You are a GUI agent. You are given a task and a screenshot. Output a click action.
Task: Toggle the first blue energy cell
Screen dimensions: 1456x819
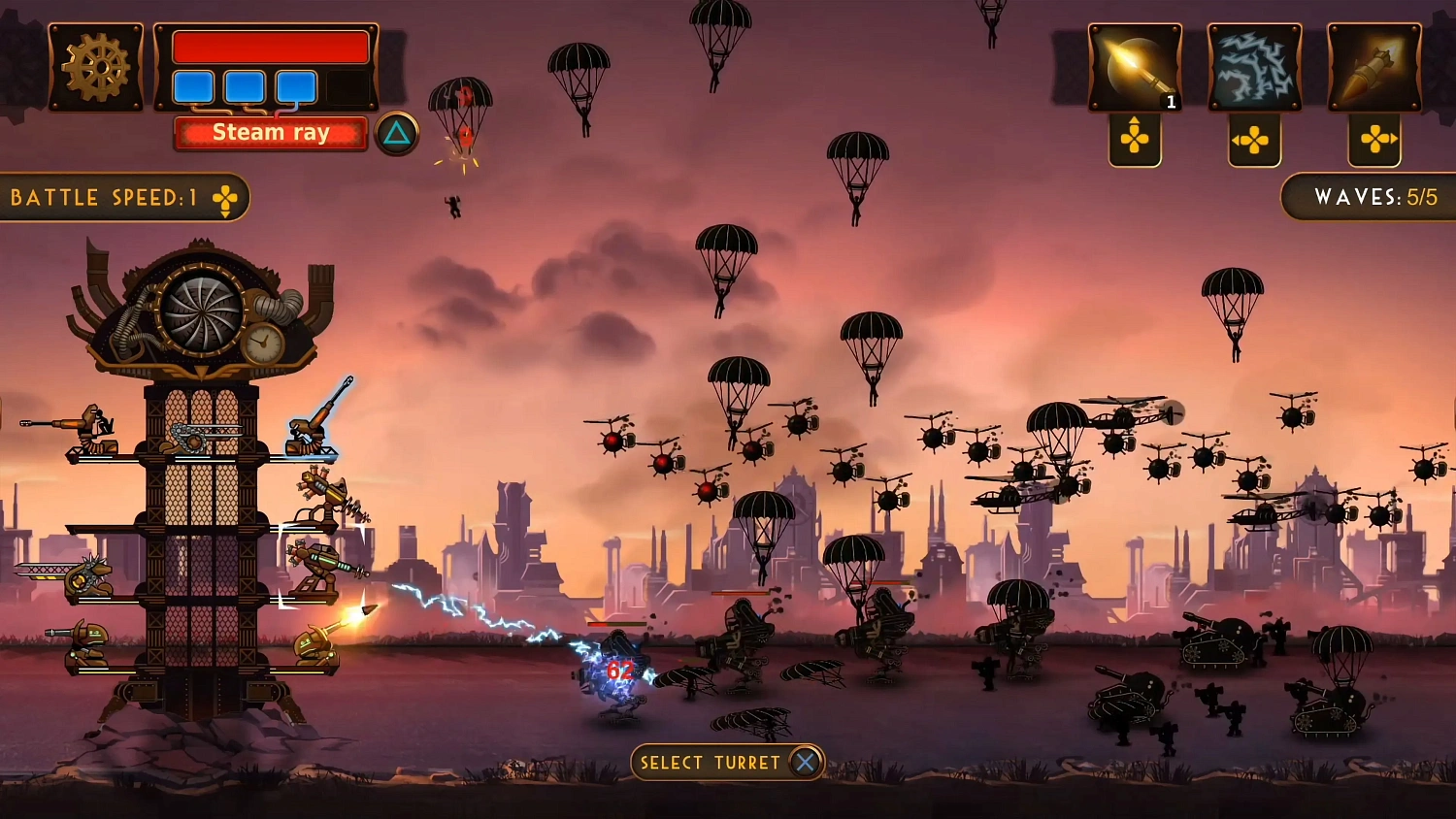[193, 88]
